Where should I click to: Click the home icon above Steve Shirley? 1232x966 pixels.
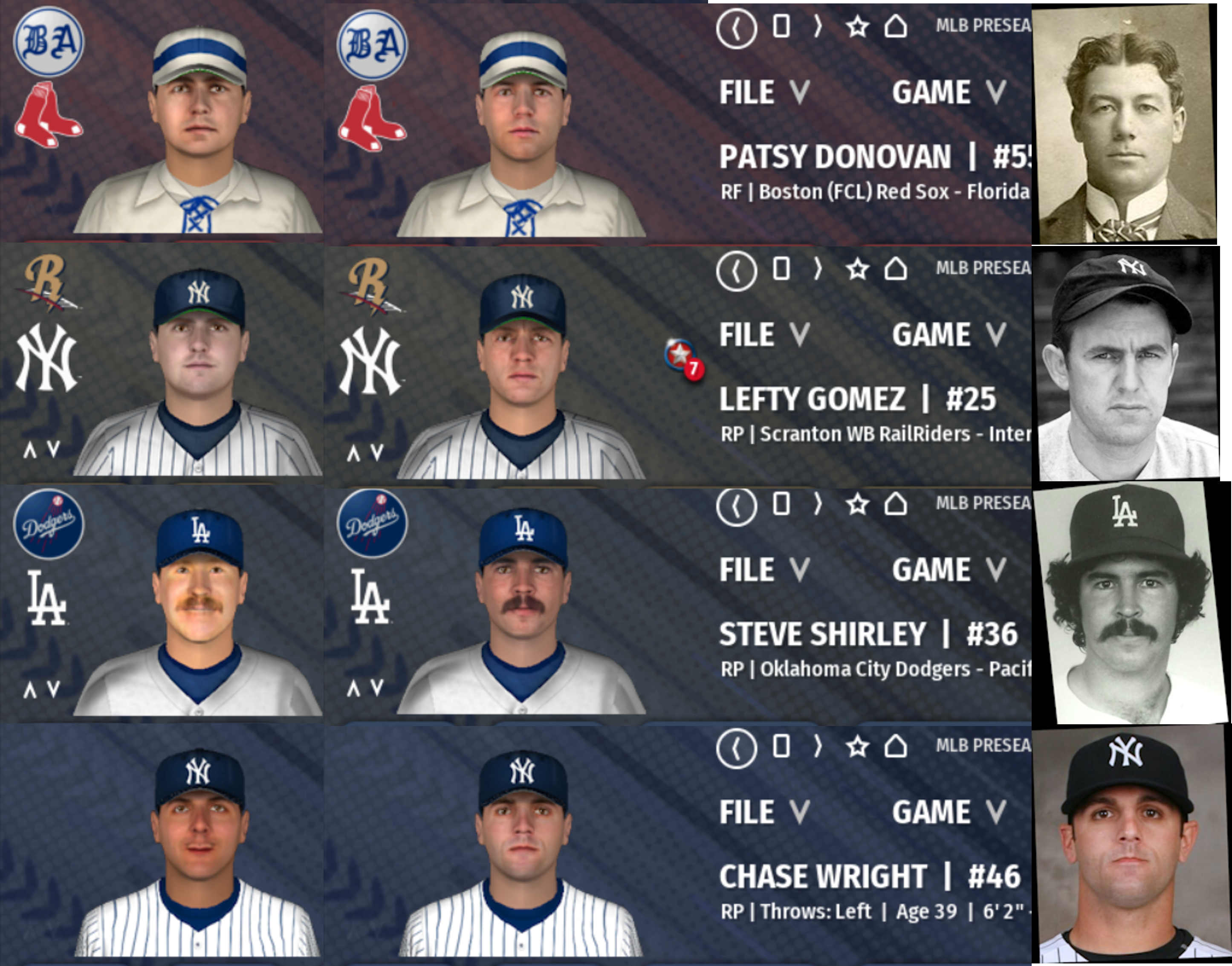tap(895, 504)
